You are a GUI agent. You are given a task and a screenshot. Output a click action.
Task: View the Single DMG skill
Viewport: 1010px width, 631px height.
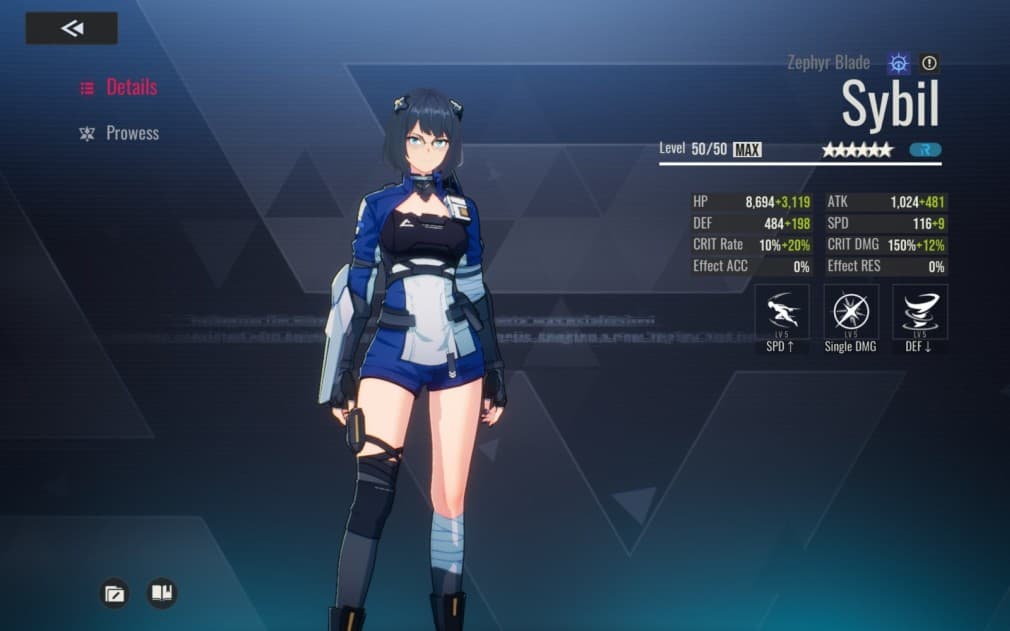point(851,312)
